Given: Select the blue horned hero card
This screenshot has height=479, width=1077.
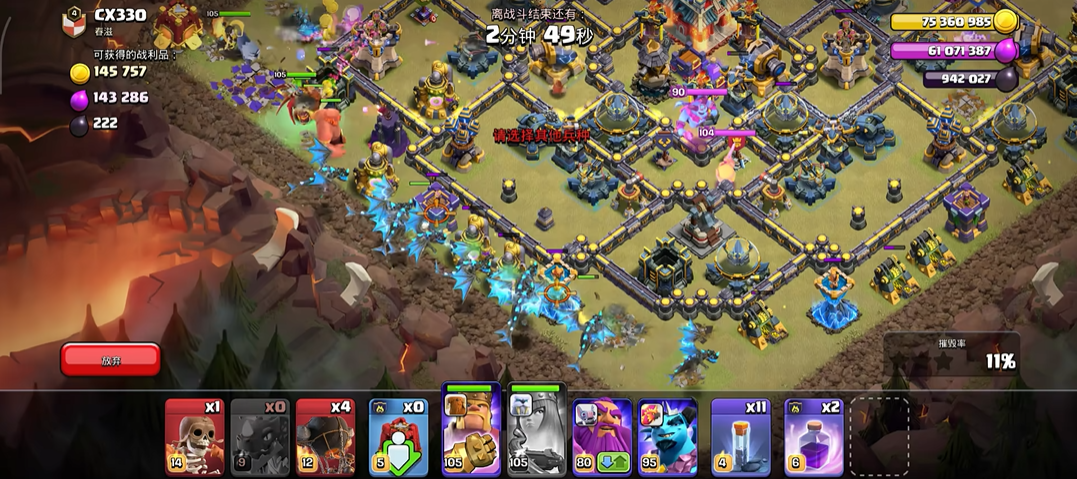Looking at the screenshot, I should point(667,436).
